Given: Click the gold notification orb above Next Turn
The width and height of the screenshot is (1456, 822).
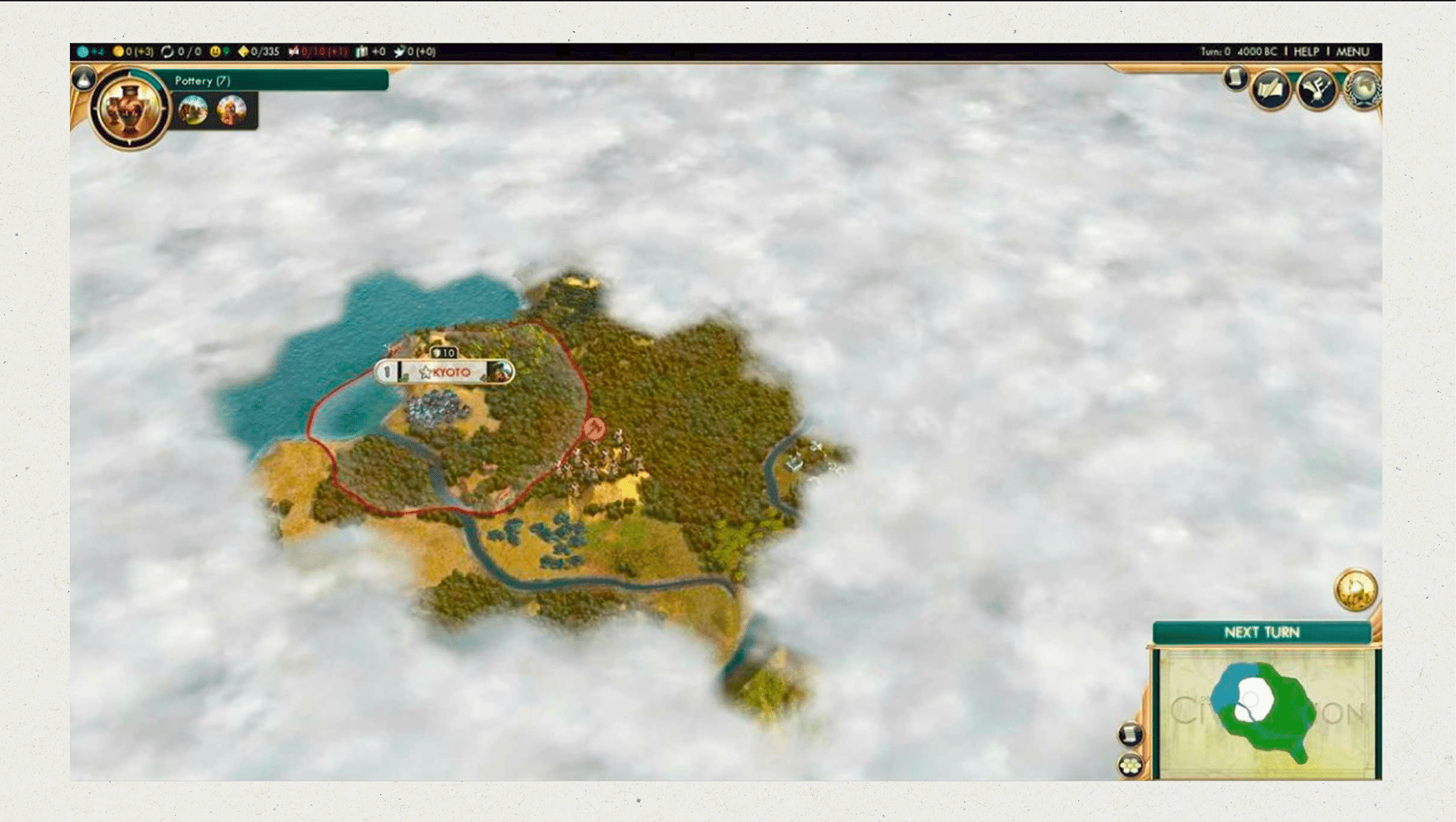Looking at the screenshot, I should coord(1355,590).
